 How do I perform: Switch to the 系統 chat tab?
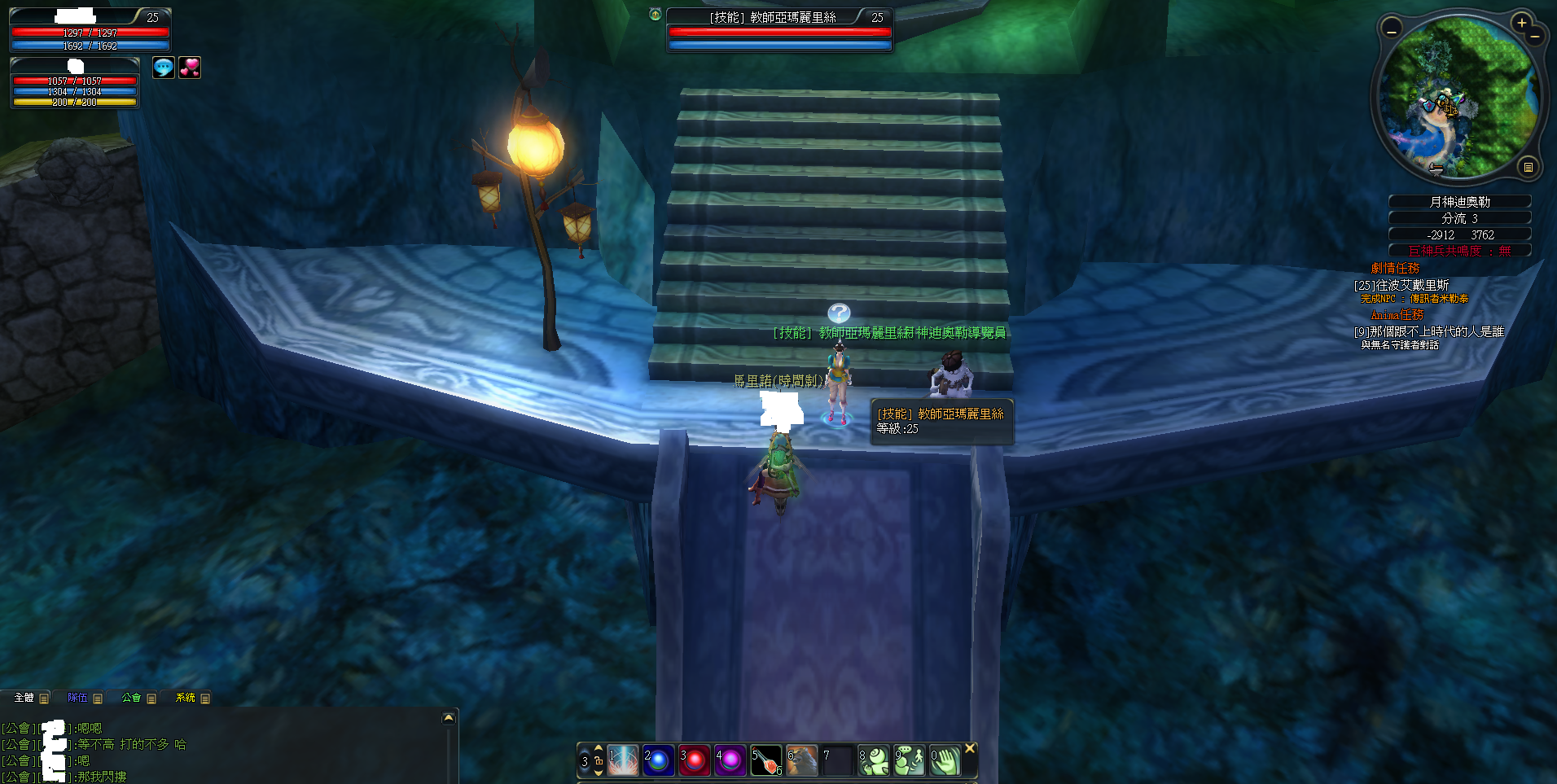[x=186, y=698]
